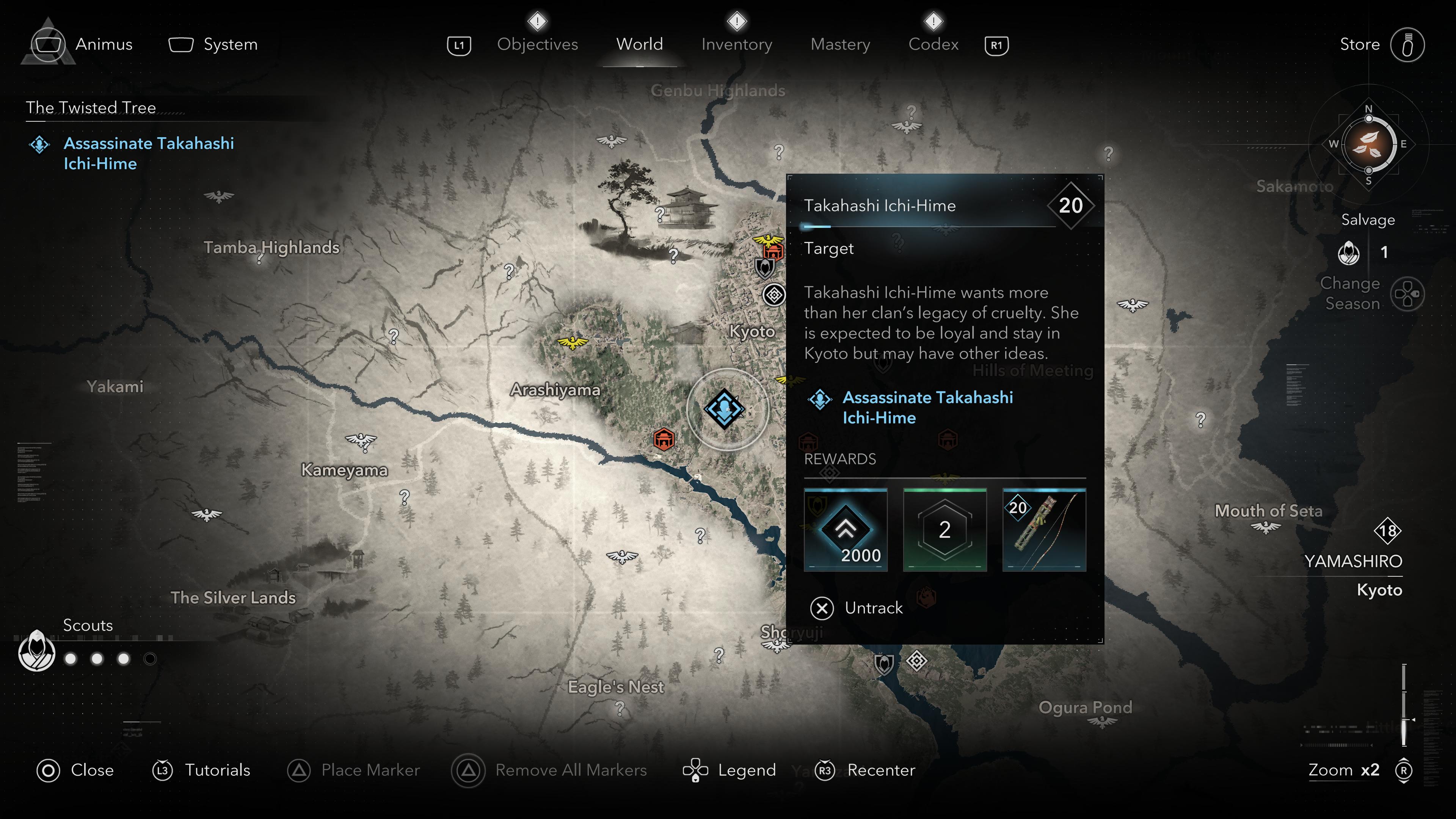Select the 2 mastery points reward
1456x819 pixels.
(945, 530)
